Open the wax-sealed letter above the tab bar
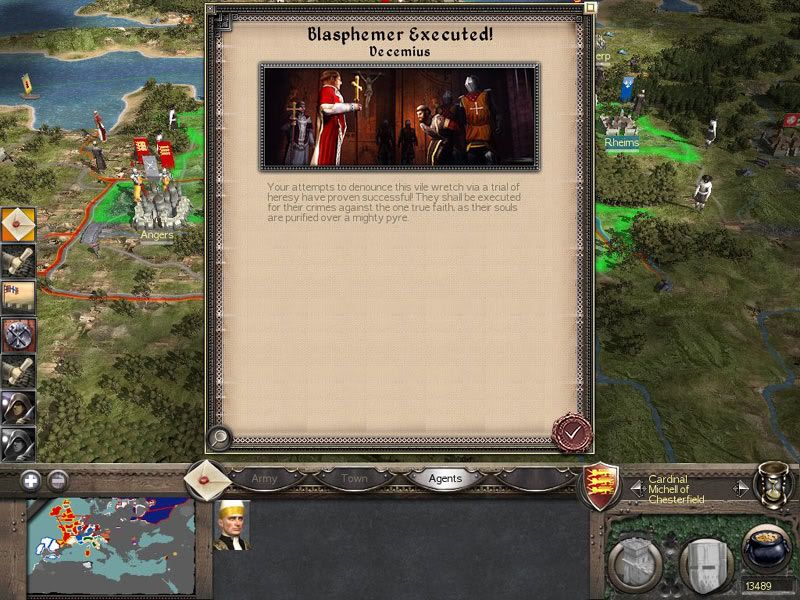 tap(208, 479)
